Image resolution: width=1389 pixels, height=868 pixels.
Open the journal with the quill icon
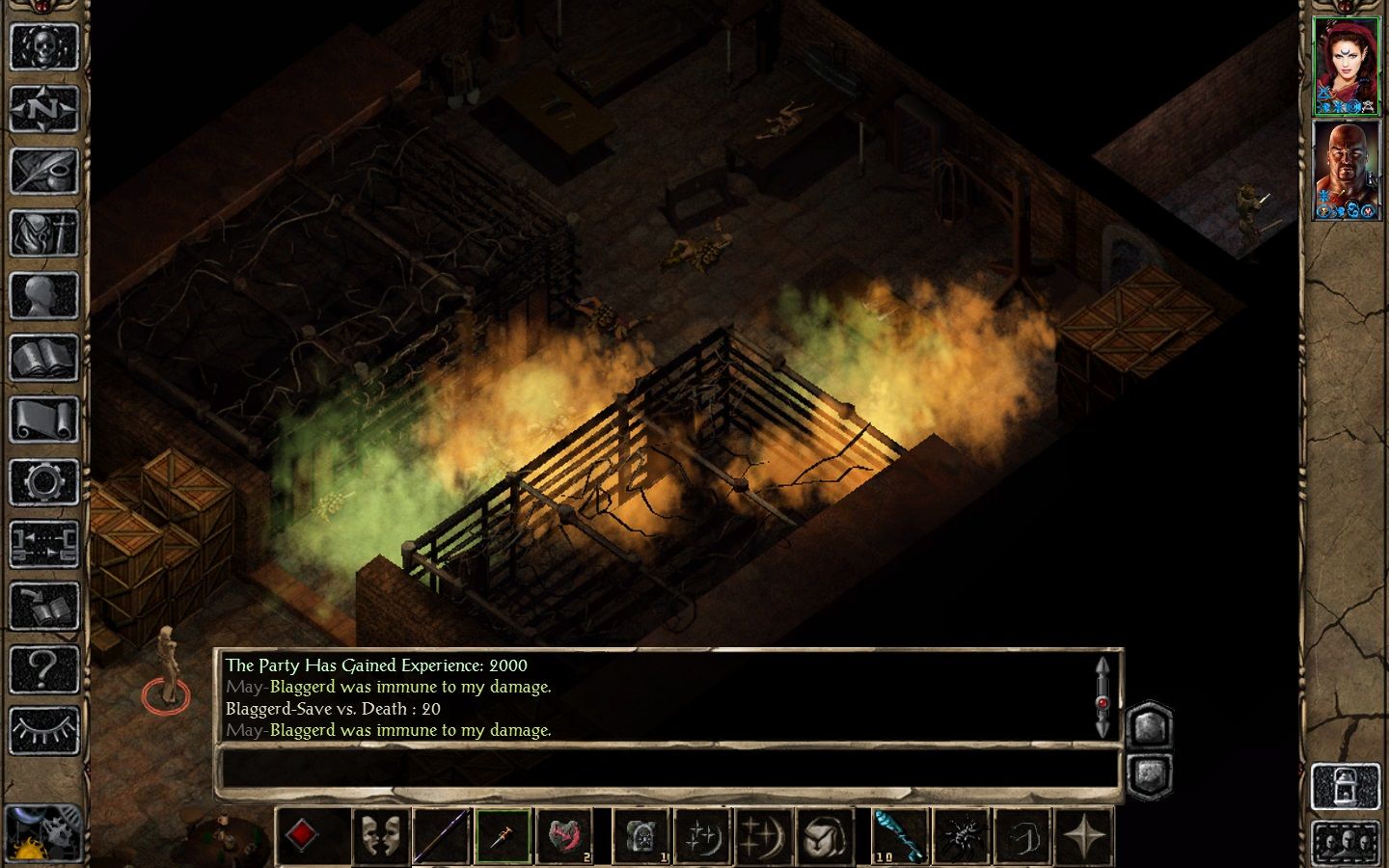point(43,172)
